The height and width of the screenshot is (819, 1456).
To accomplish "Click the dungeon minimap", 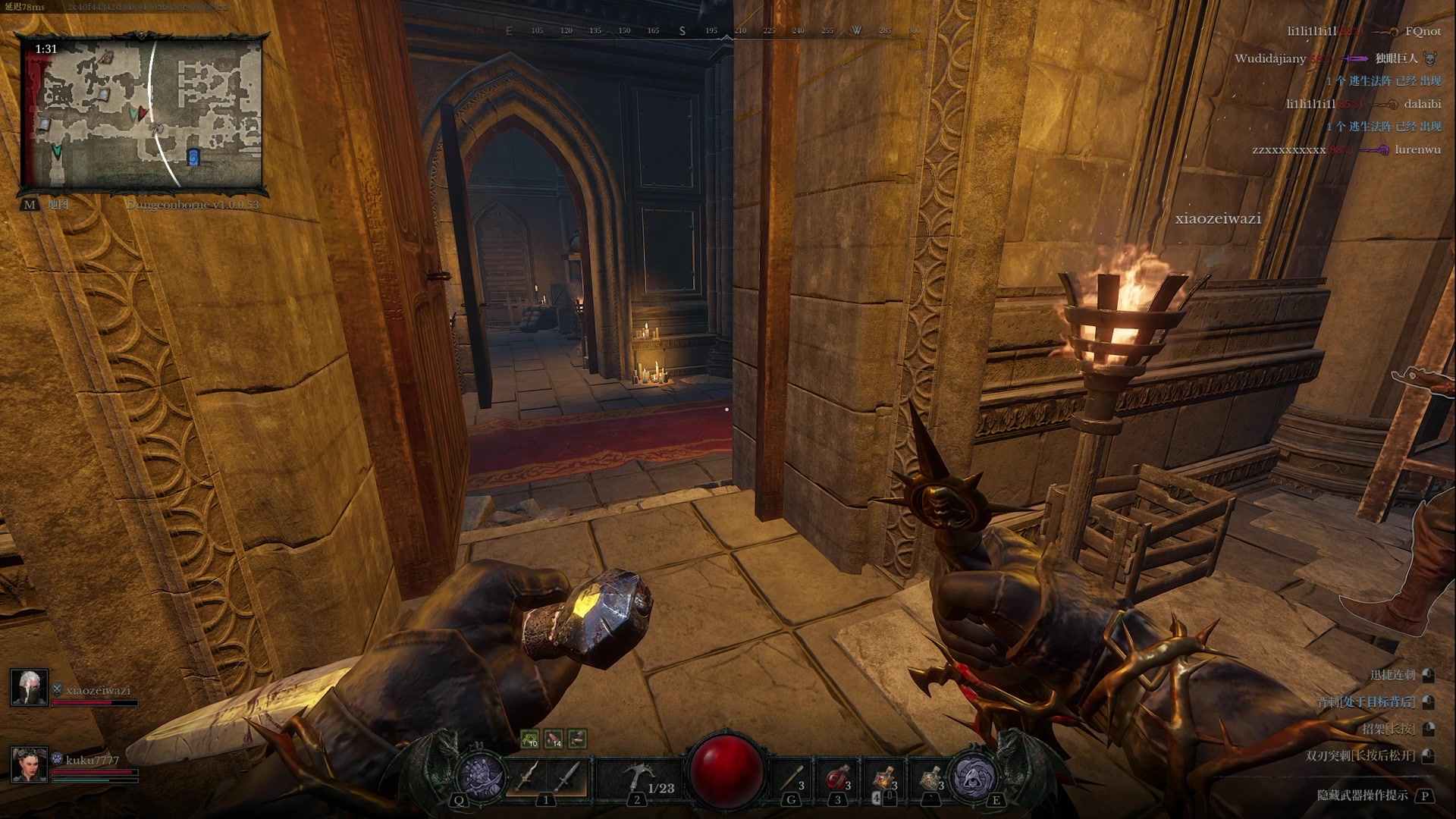I will click(142, 114).
